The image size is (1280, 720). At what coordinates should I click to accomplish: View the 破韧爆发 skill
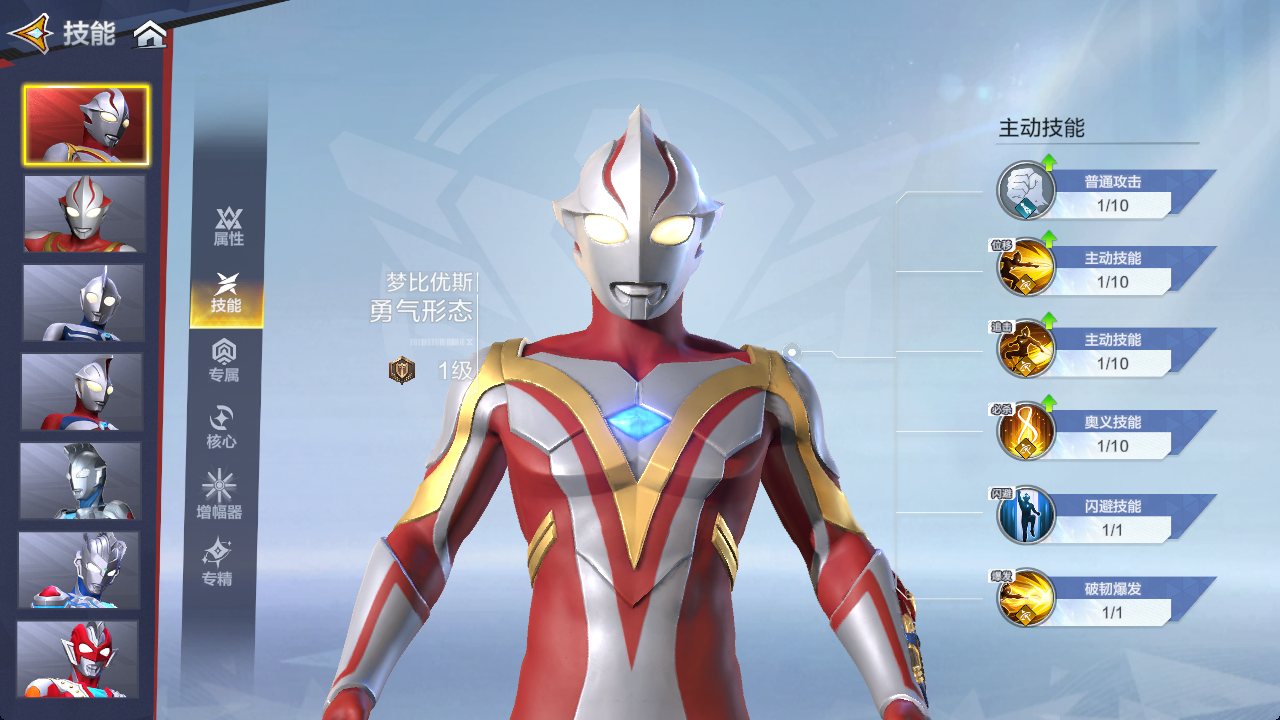click(x=1027, y=598)
